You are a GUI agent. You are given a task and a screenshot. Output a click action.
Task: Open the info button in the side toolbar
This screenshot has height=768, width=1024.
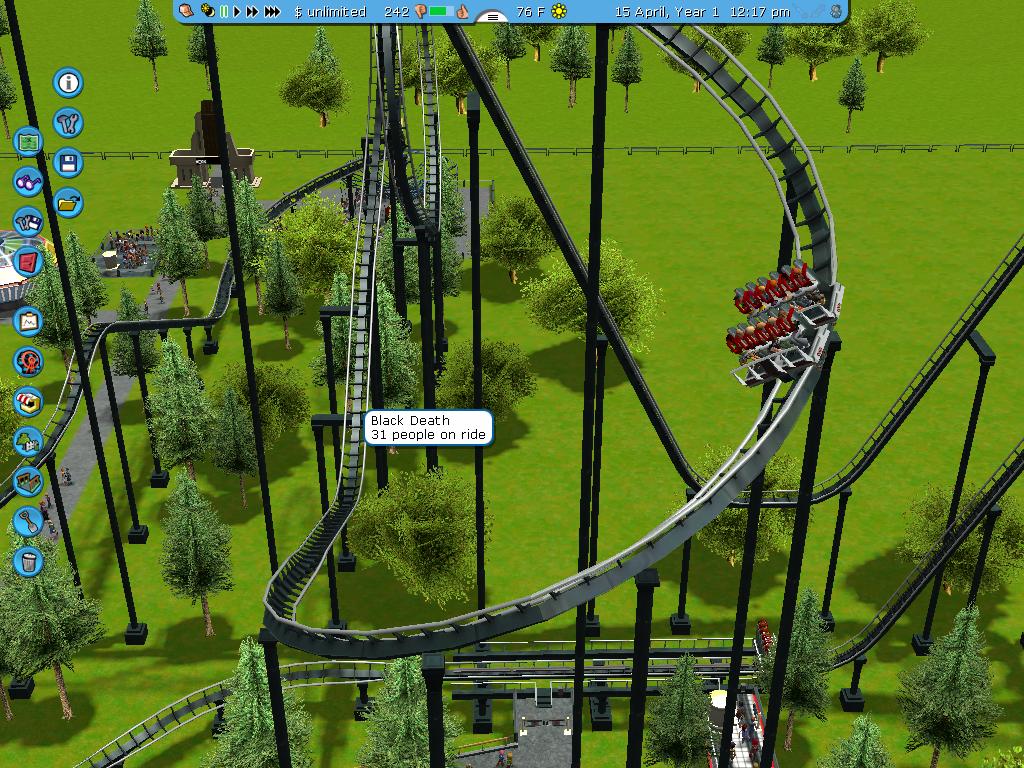point(68,83)
